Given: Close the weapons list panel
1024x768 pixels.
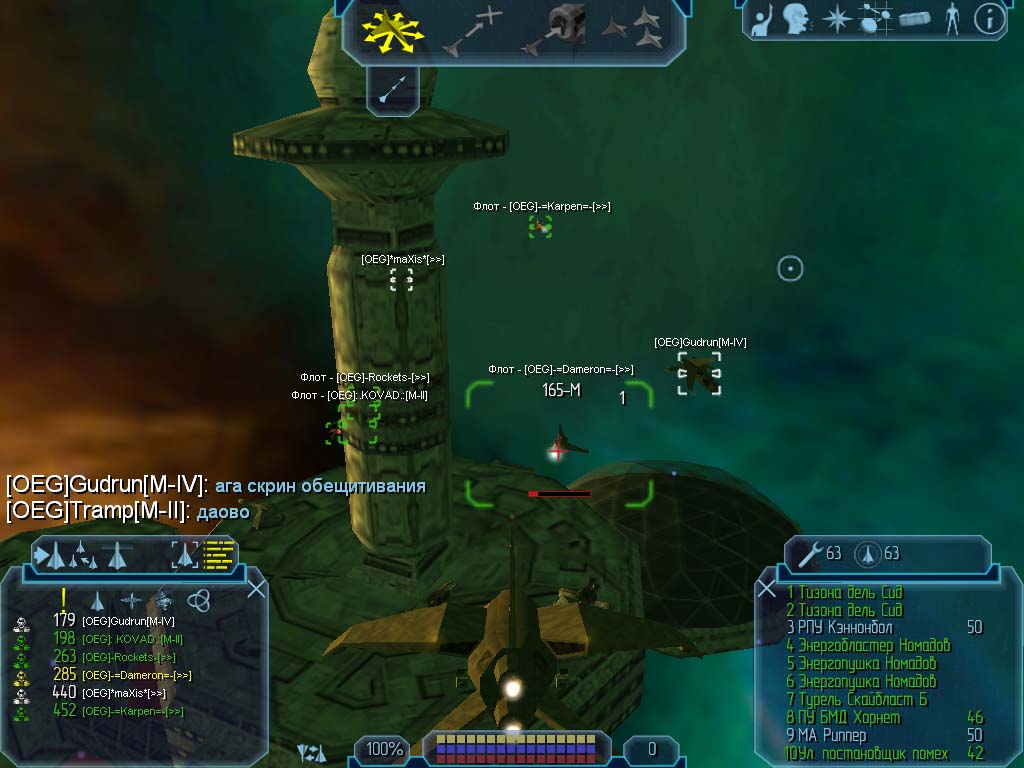Looking at the screenshot, I should click(767, 589).
